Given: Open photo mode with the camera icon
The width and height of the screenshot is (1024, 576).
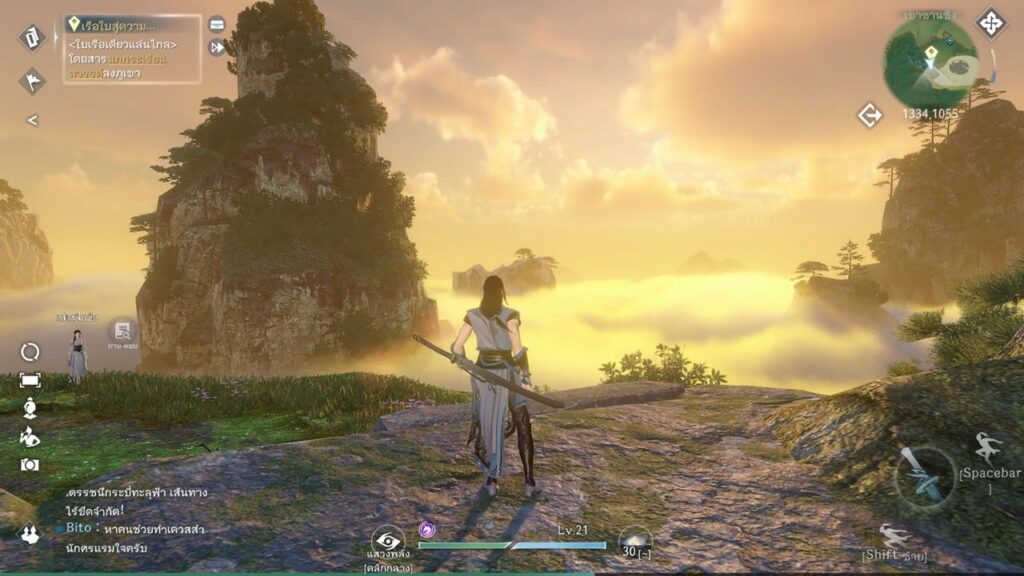Looking at the screenshot, I should pos(30,465).
